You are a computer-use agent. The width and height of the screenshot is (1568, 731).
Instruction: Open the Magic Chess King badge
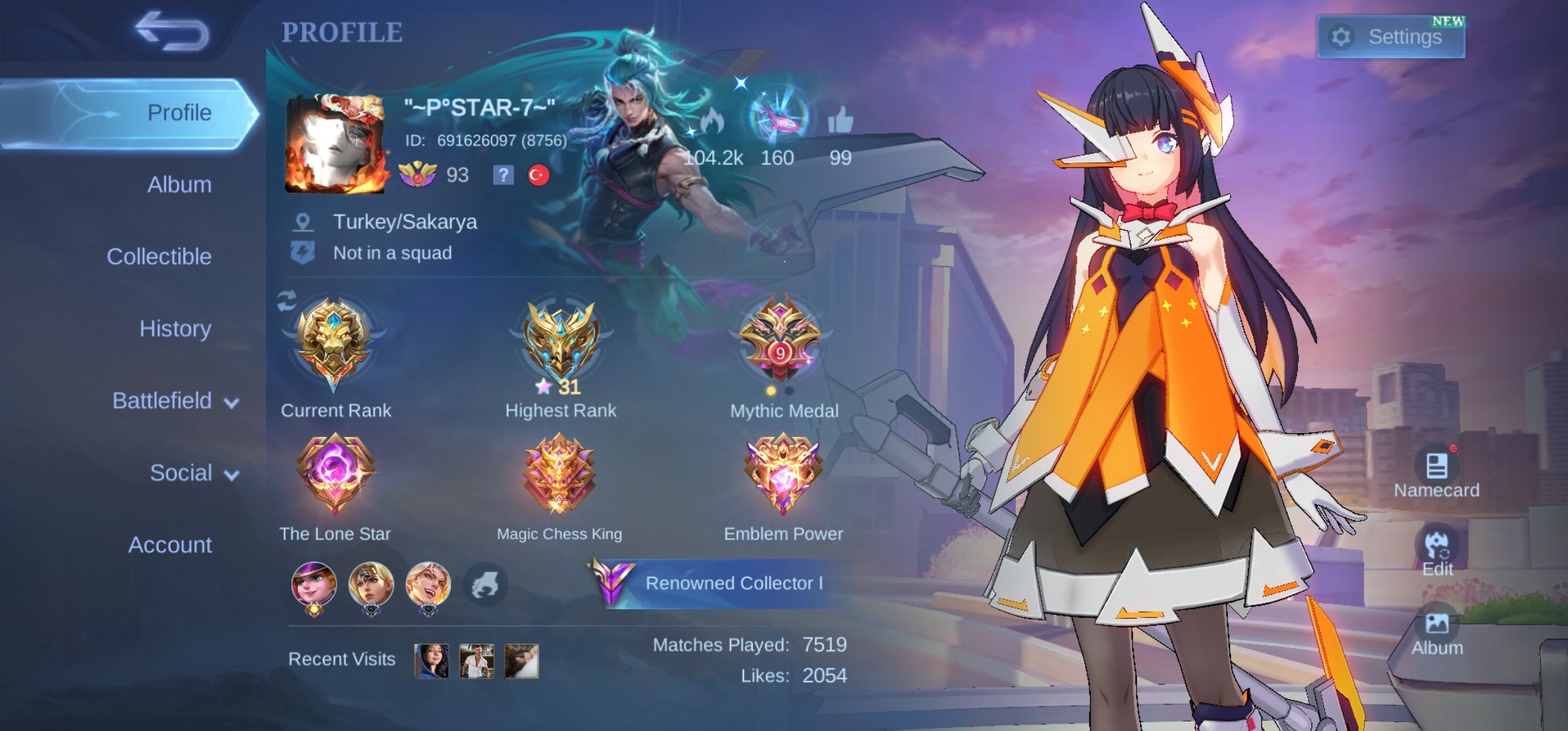coord(559,474)
